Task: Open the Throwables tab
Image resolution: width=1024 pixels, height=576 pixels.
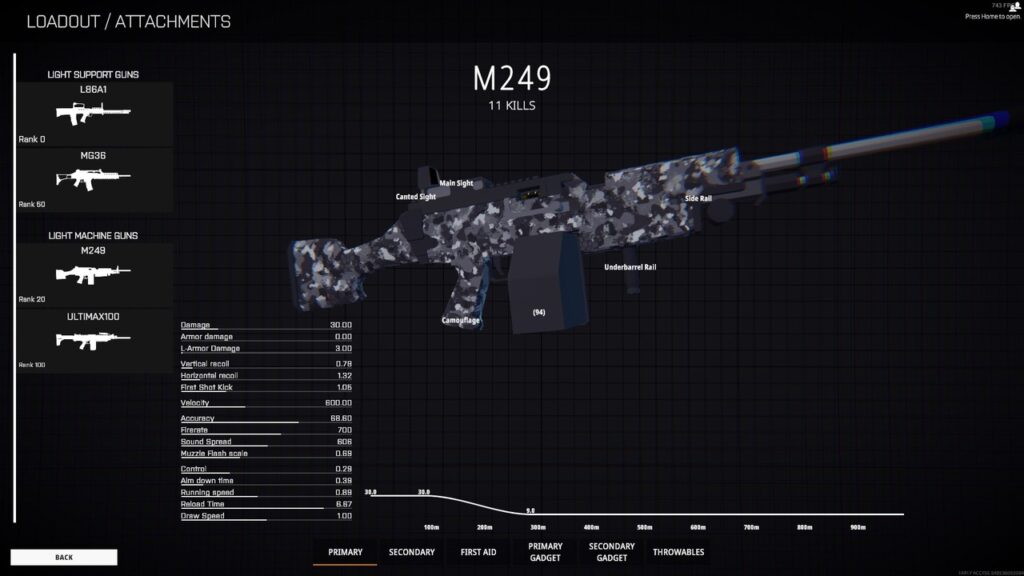Action: tap(678, 552)
